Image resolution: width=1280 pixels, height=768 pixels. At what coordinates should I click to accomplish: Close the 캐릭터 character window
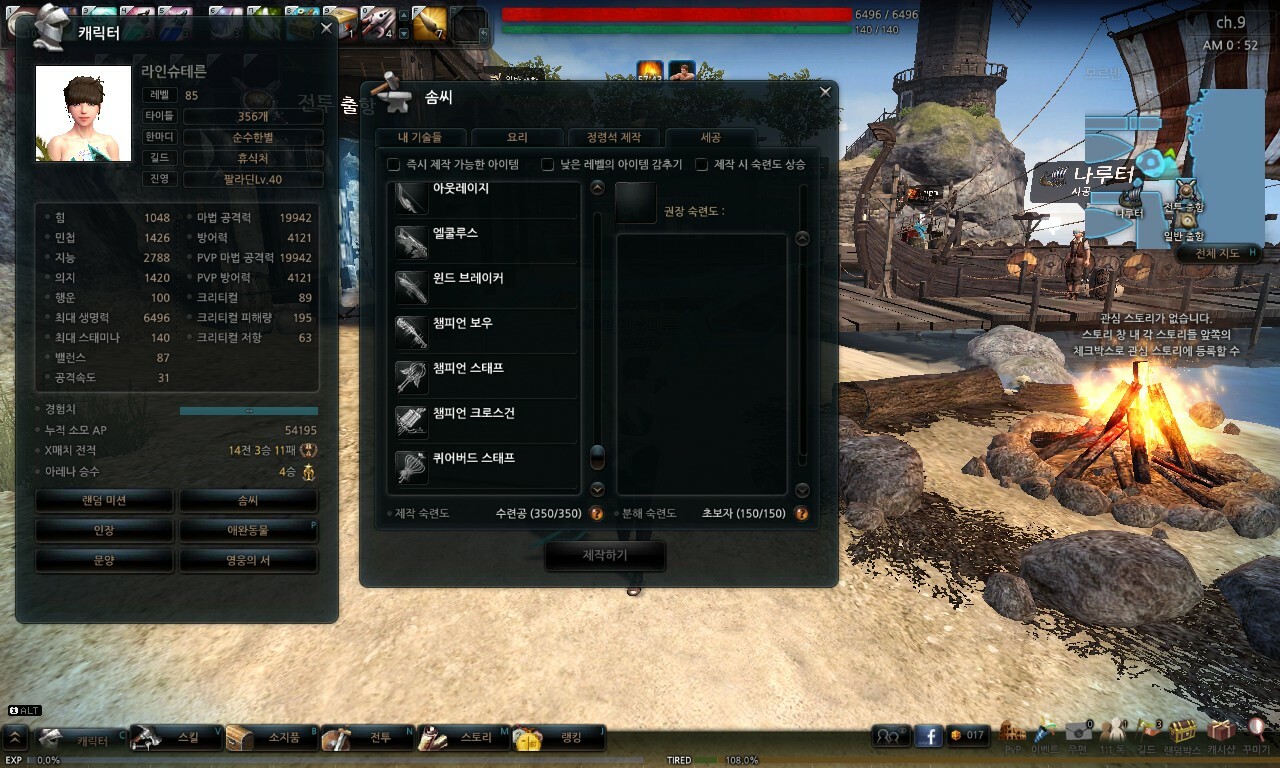click(x=326, y=29)
